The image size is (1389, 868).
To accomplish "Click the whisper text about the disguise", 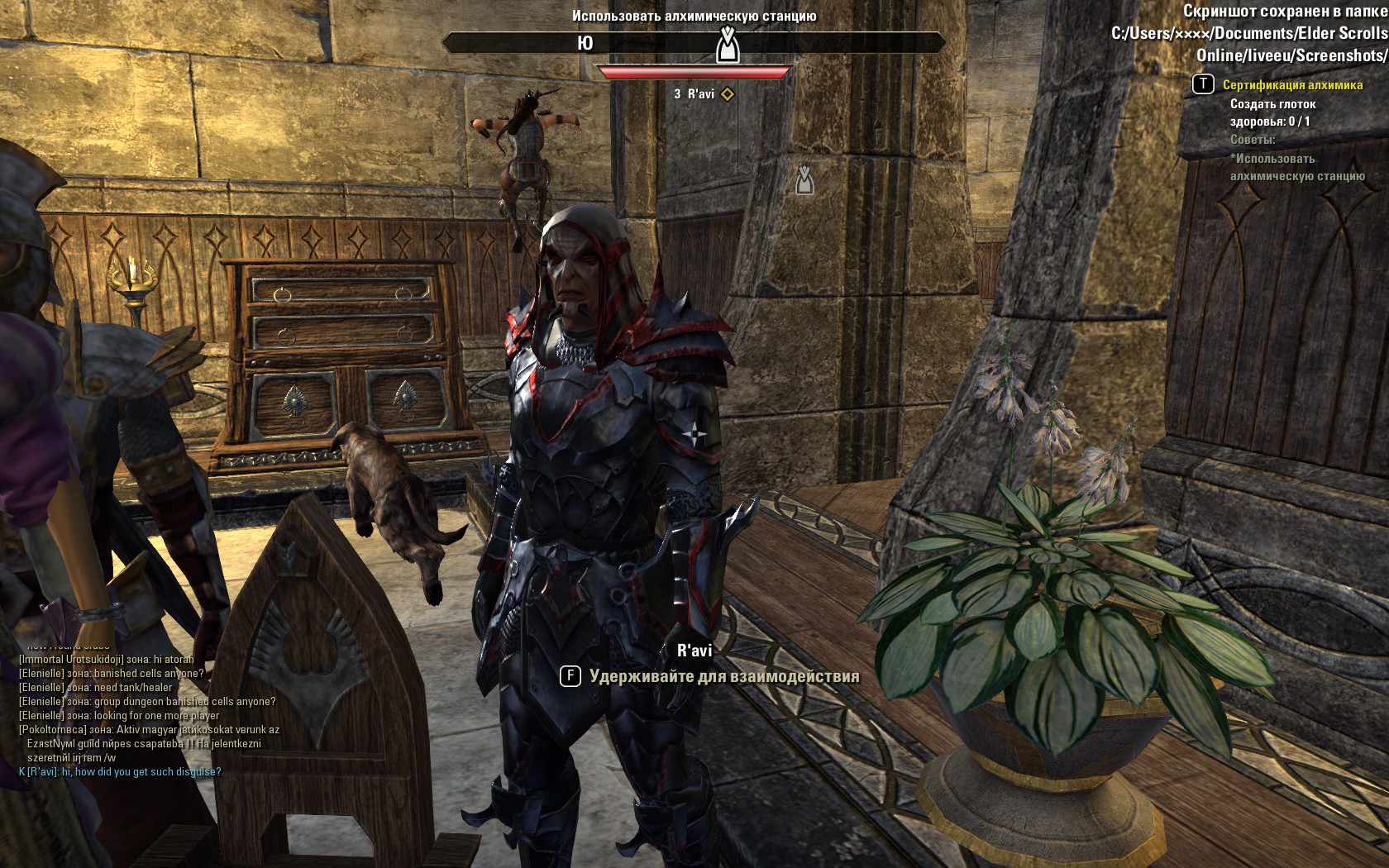I will [141, 772].
